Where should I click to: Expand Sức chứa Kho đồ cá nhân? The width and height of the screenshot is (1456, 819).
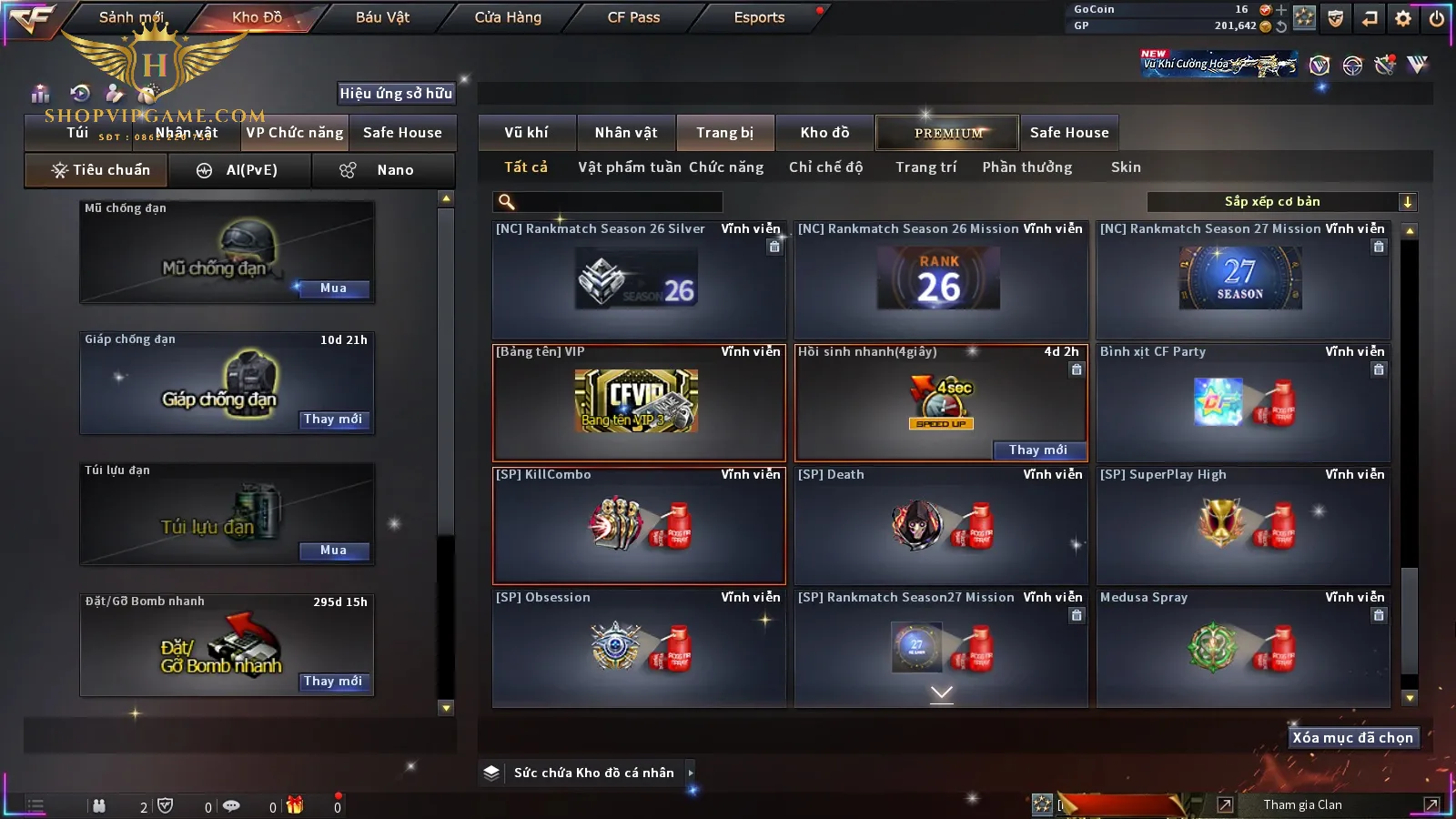pyautogui.click(x=593, y=773)
